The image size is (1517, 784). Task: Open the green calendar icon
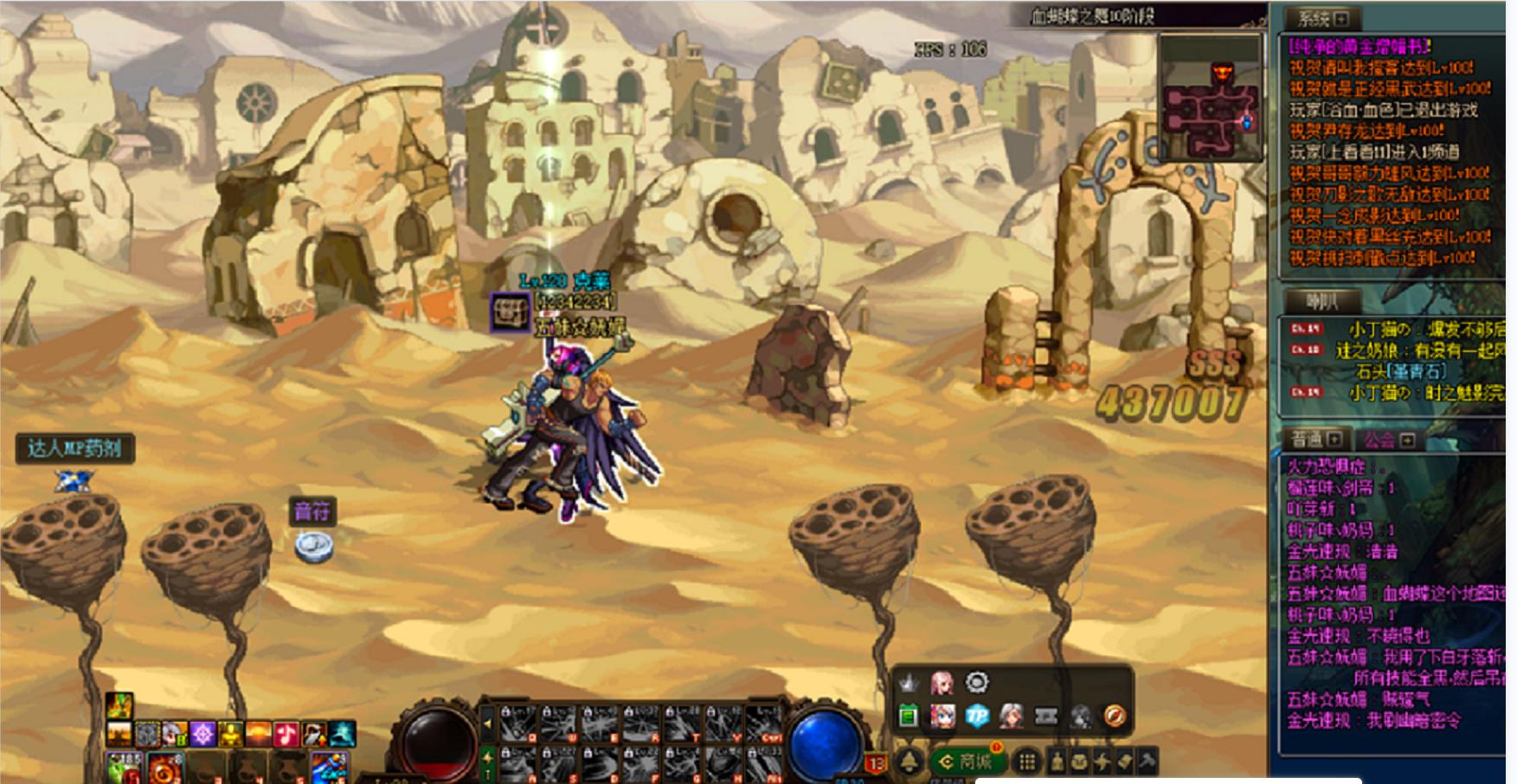(908, 717)
